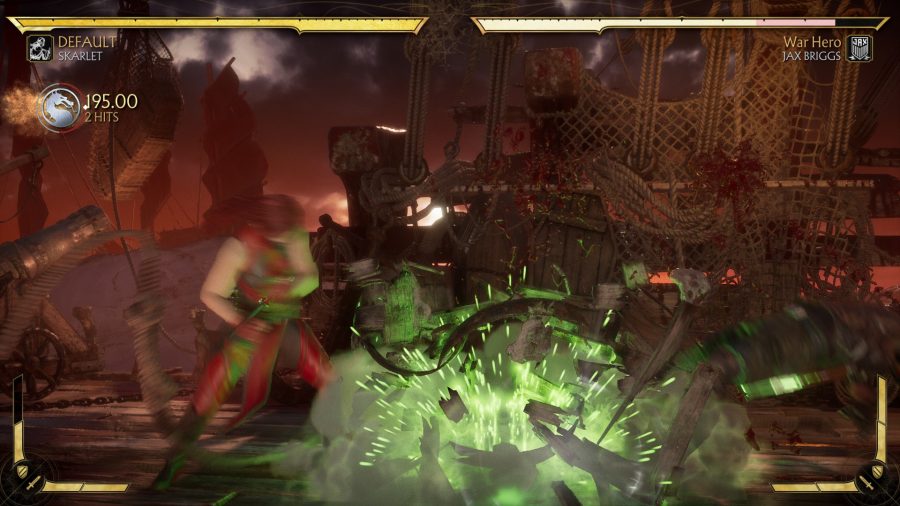Click the dragon logo combo medallion
The width and height of the screenshot is (900, 506).
pyautogui.click(x=60, y=107)
